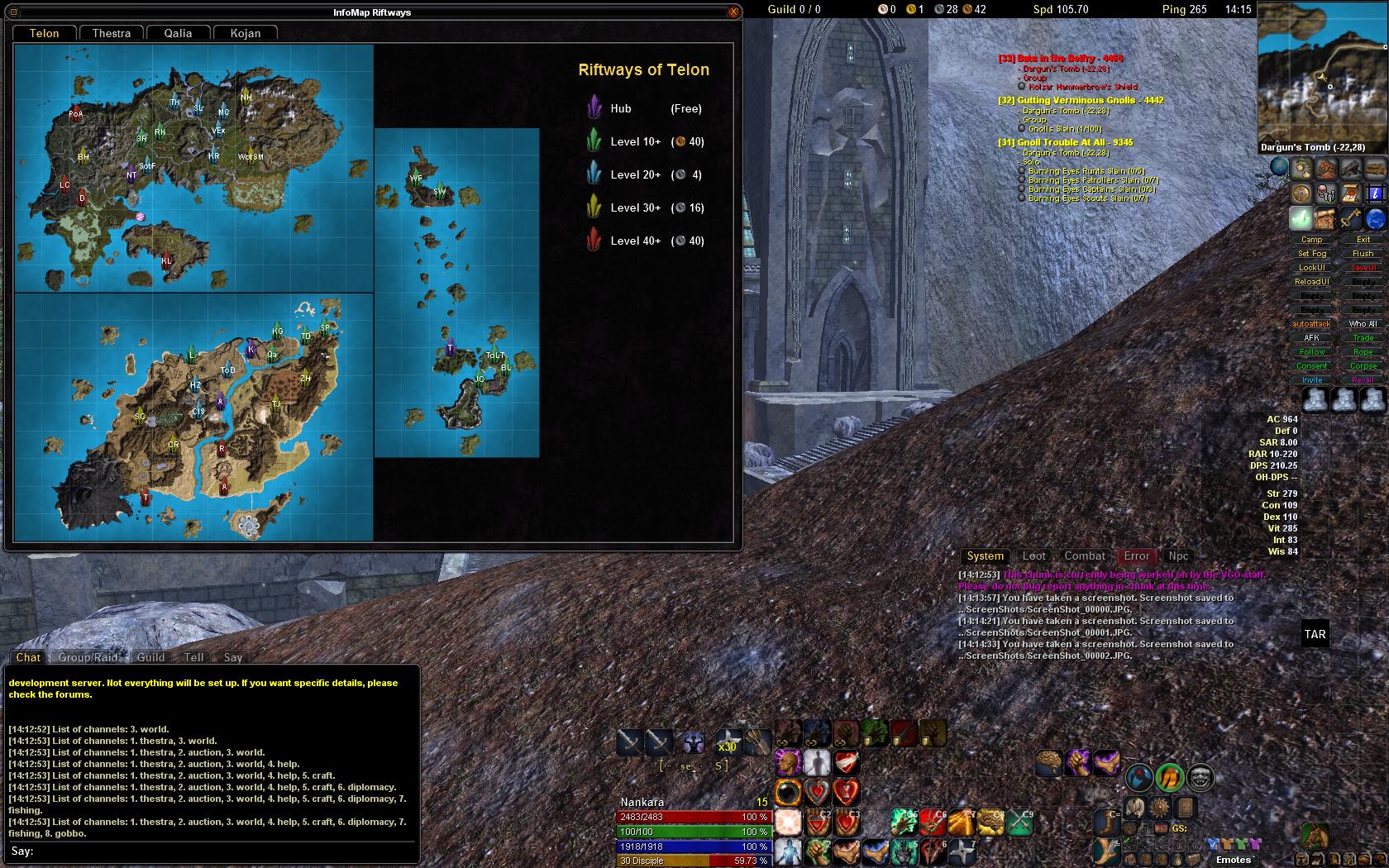The image size is (1389, 868).
Task: Run the Who All command button
Action: (1363, 324)
